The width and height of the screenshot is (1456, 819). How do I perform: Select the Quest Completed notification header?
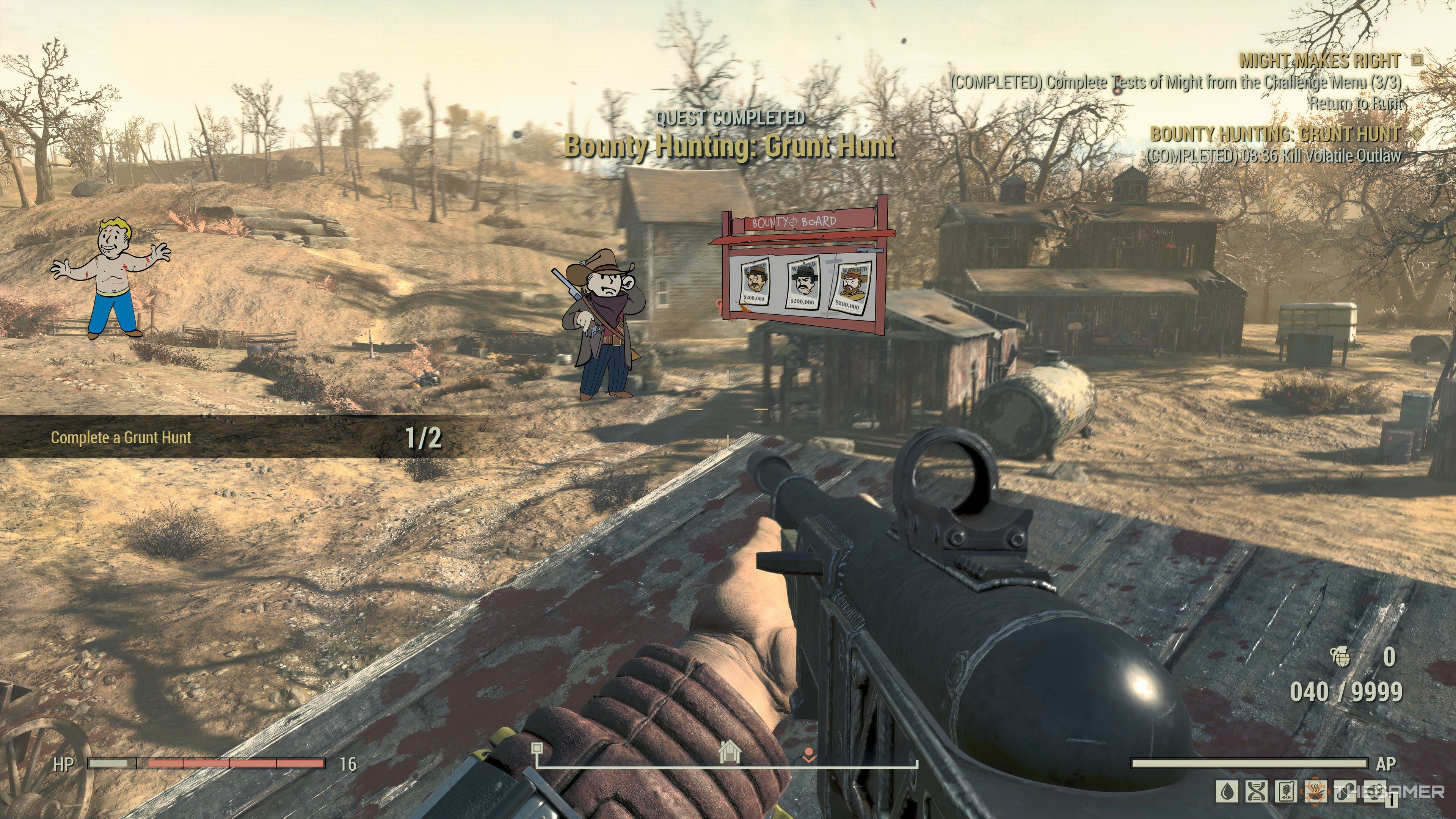pos(731,118)
